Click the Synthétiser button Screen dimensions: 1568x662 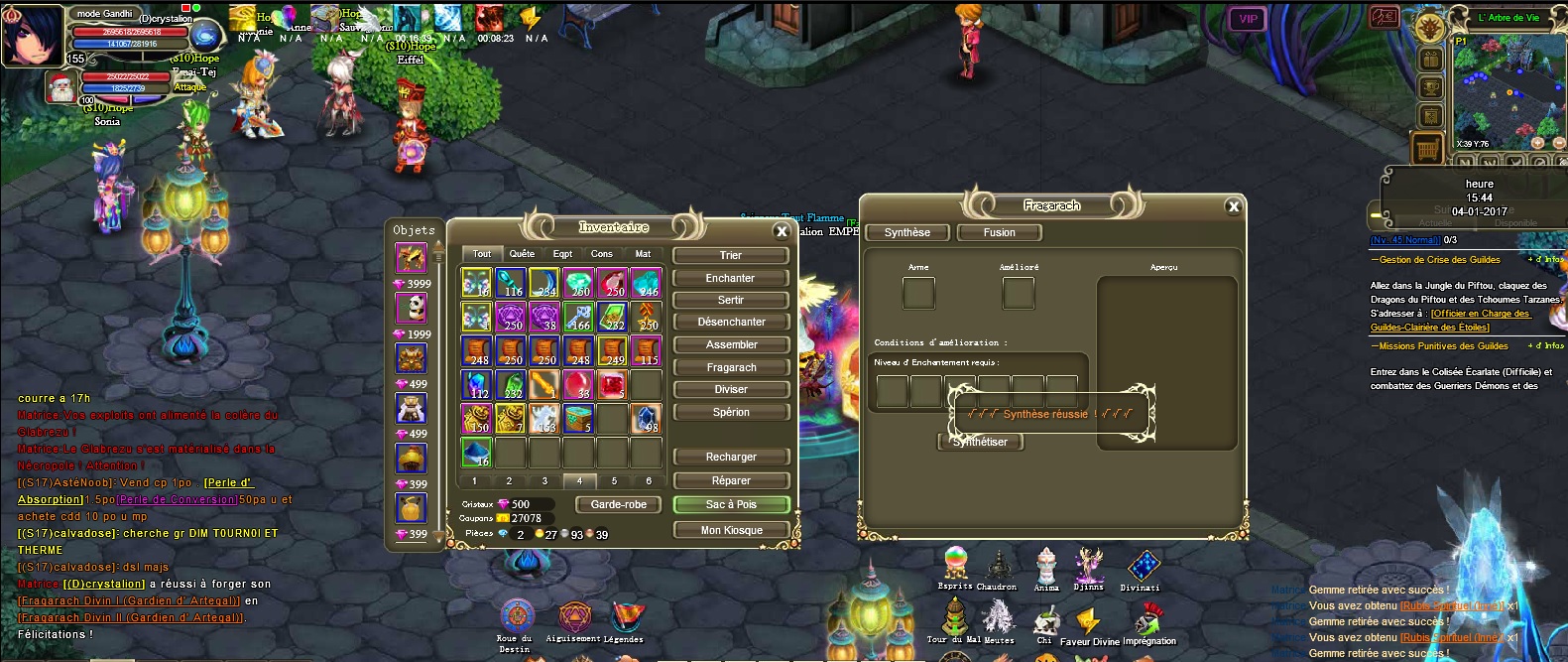click(981, 443)
